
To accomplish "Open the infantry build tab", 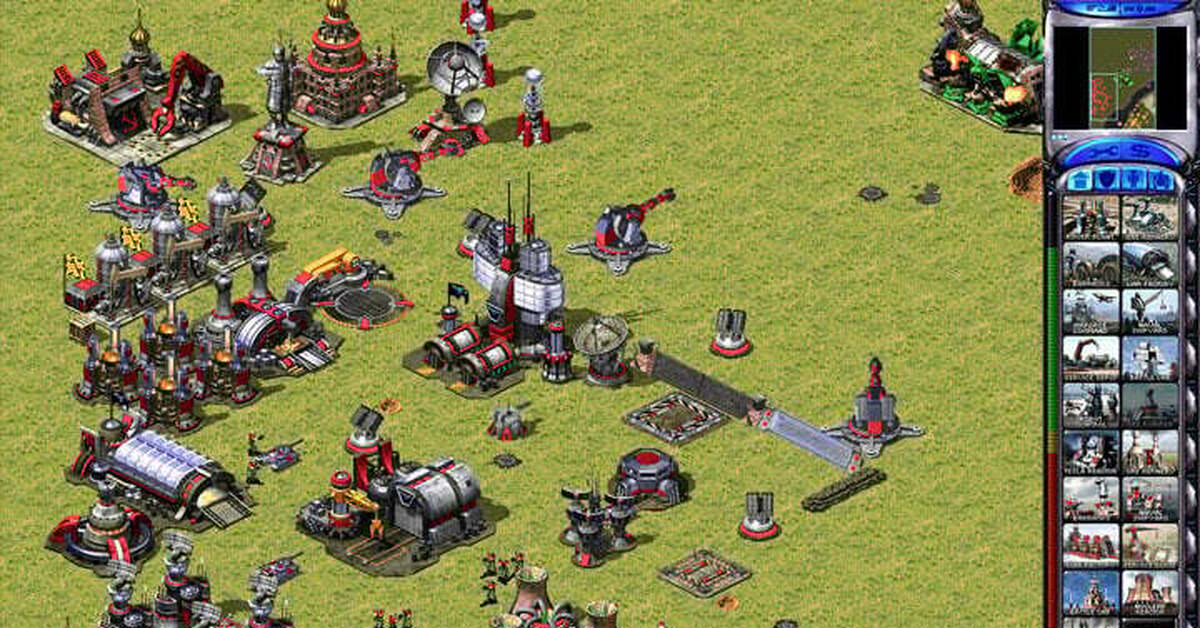I will pyautogui.click(x=1133, y=180).
